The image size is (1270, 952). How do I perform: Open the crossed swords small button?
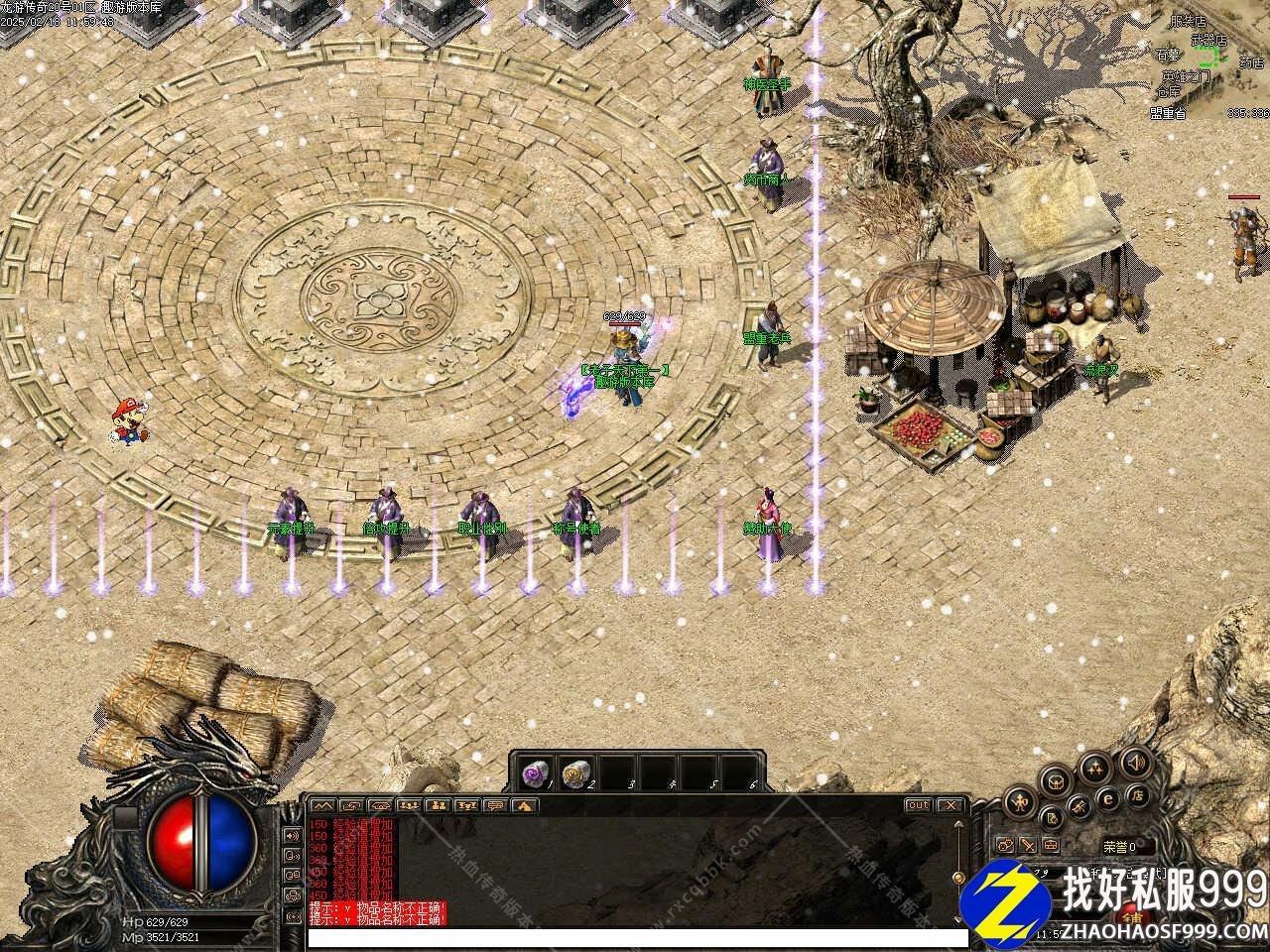1028,845
